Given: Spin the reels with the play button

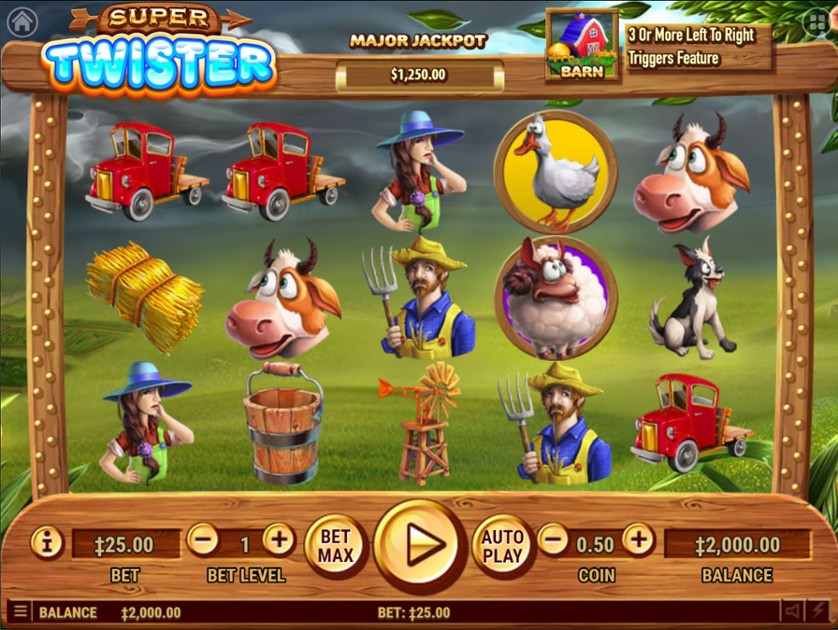Looking at the screenshot, I should [419, 545].
